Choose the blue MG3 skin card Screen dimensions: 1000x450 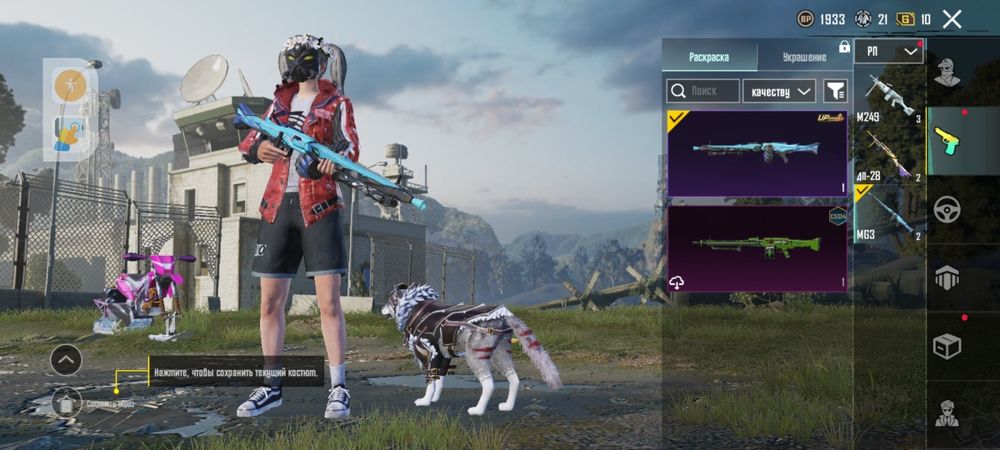pos(757,153)
